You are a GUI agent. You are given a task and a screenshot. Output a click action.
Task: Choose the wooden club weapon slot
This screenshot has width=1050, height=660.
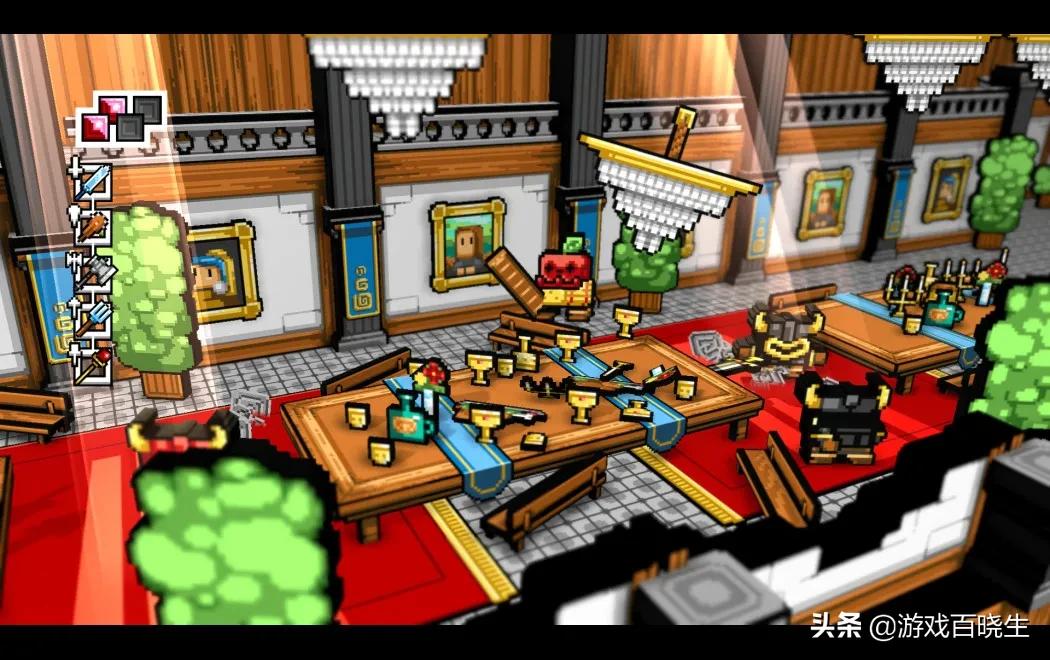pos(93,229)
